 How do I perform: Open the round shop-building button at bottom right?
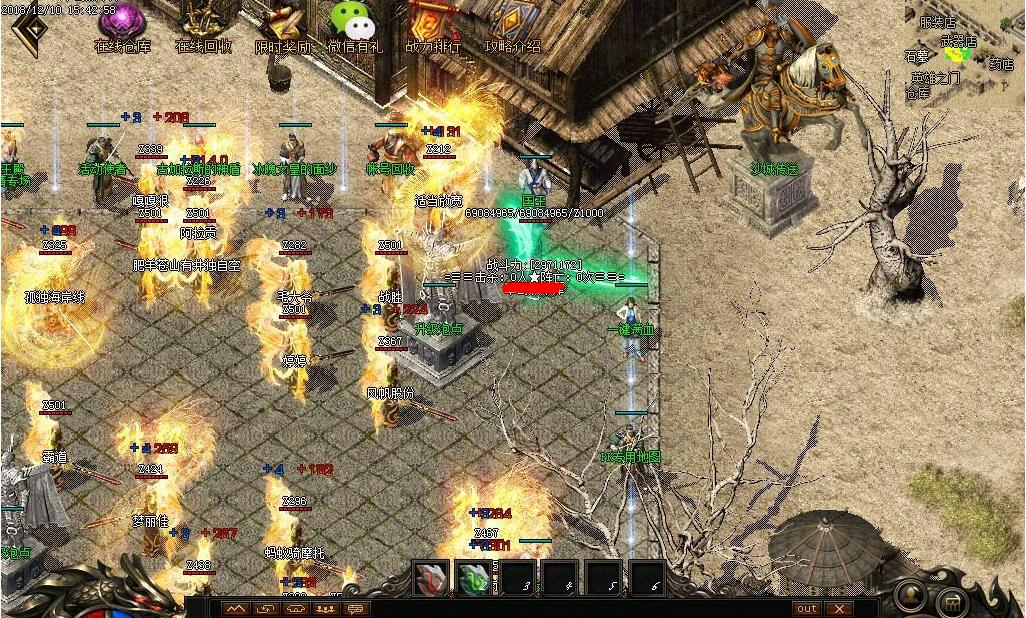[952, 602]
